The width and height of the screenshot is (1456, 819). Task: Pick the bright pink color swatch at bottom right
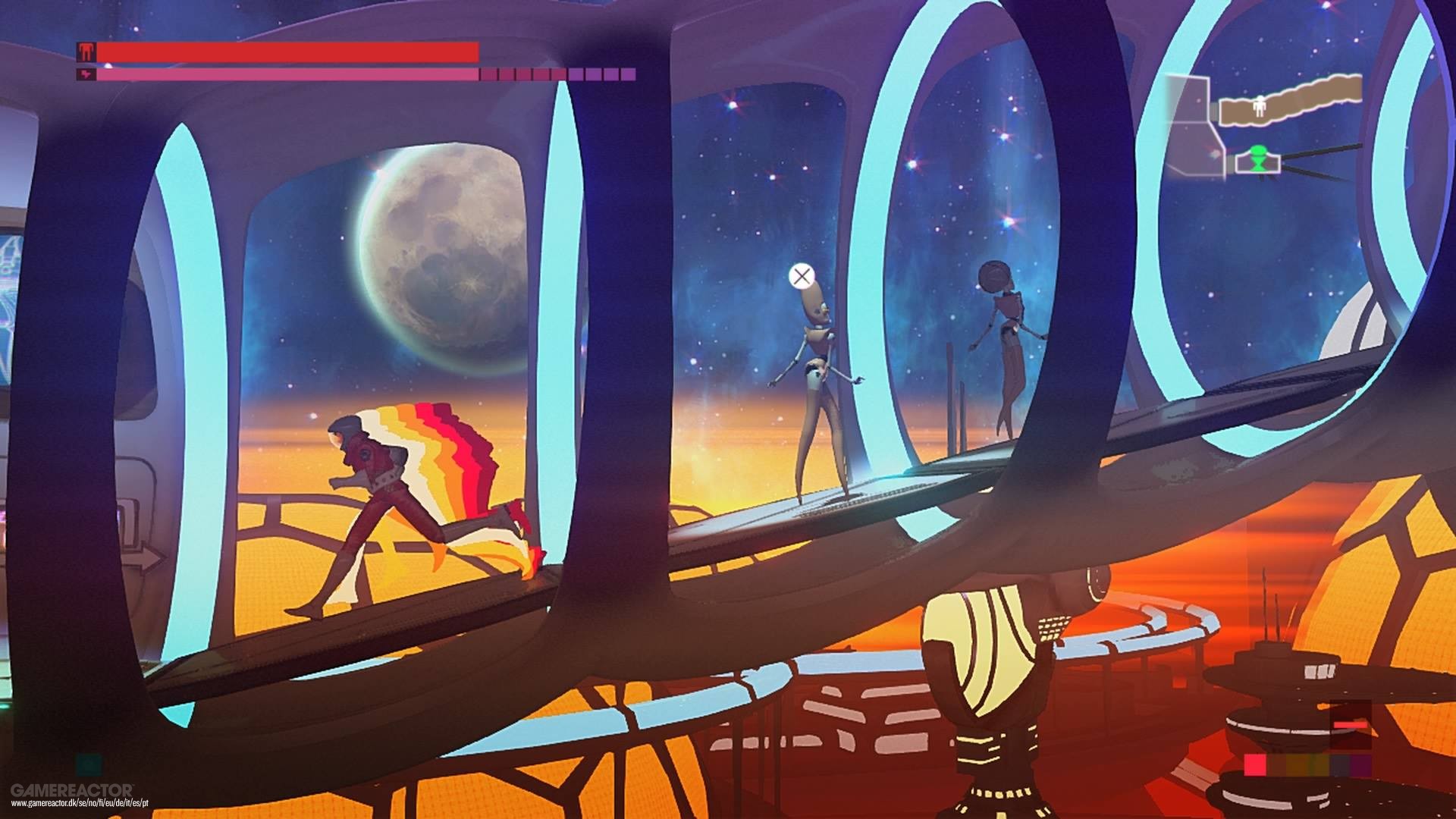pyautogui.click(x=1255, y=764)
